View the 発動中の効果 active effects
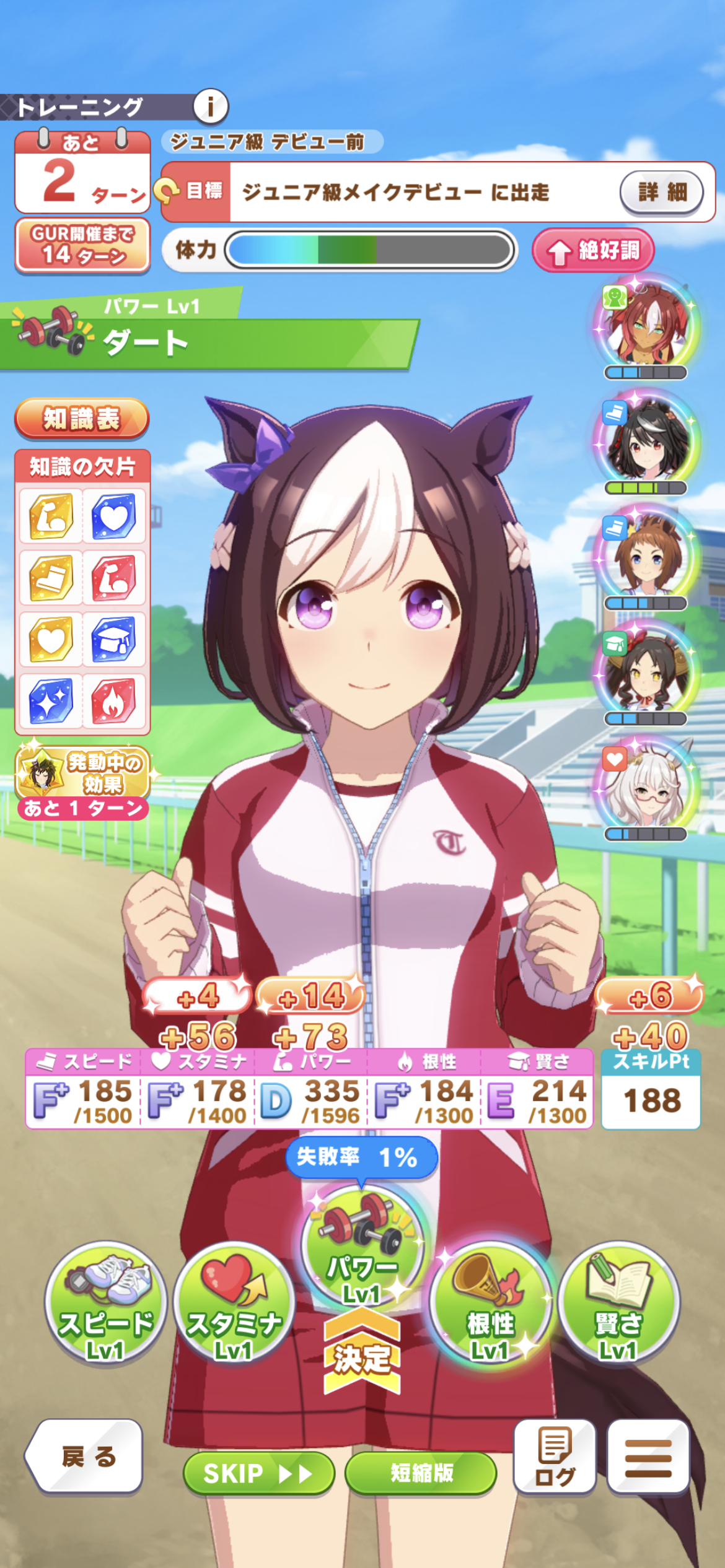This screenshot has height=1568, width=725. click(x=82, y=773)
